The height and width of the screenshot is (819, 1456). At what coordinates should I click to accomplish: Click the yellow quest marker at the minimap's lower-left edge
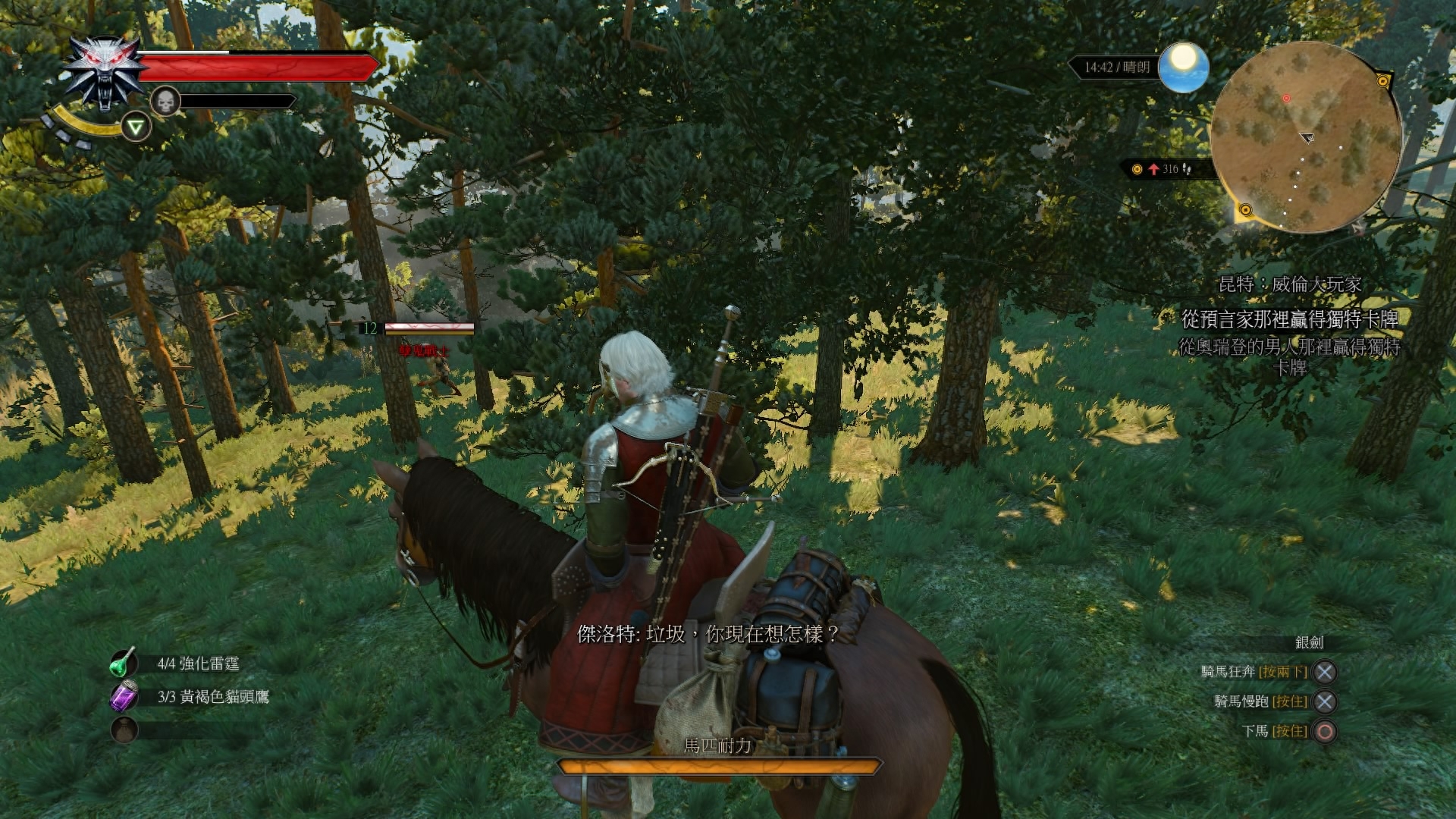pyautogui.click(x=1244, y=209)
